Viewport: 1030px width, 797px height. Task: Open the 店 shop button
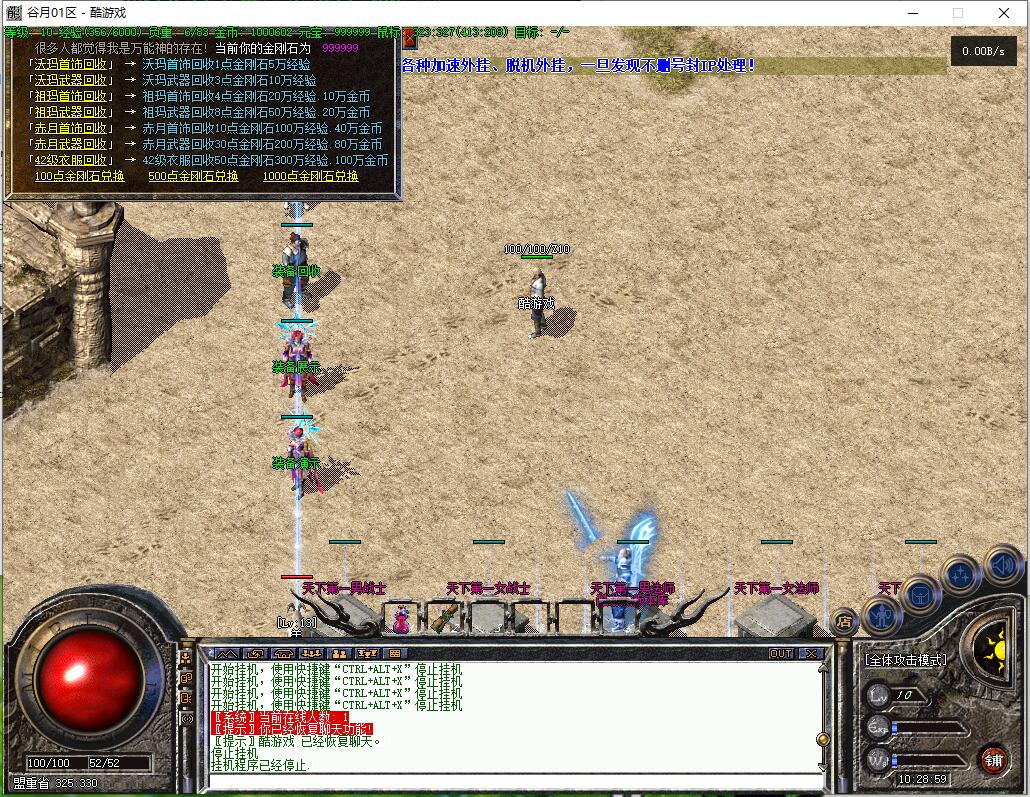coord(844,622)
